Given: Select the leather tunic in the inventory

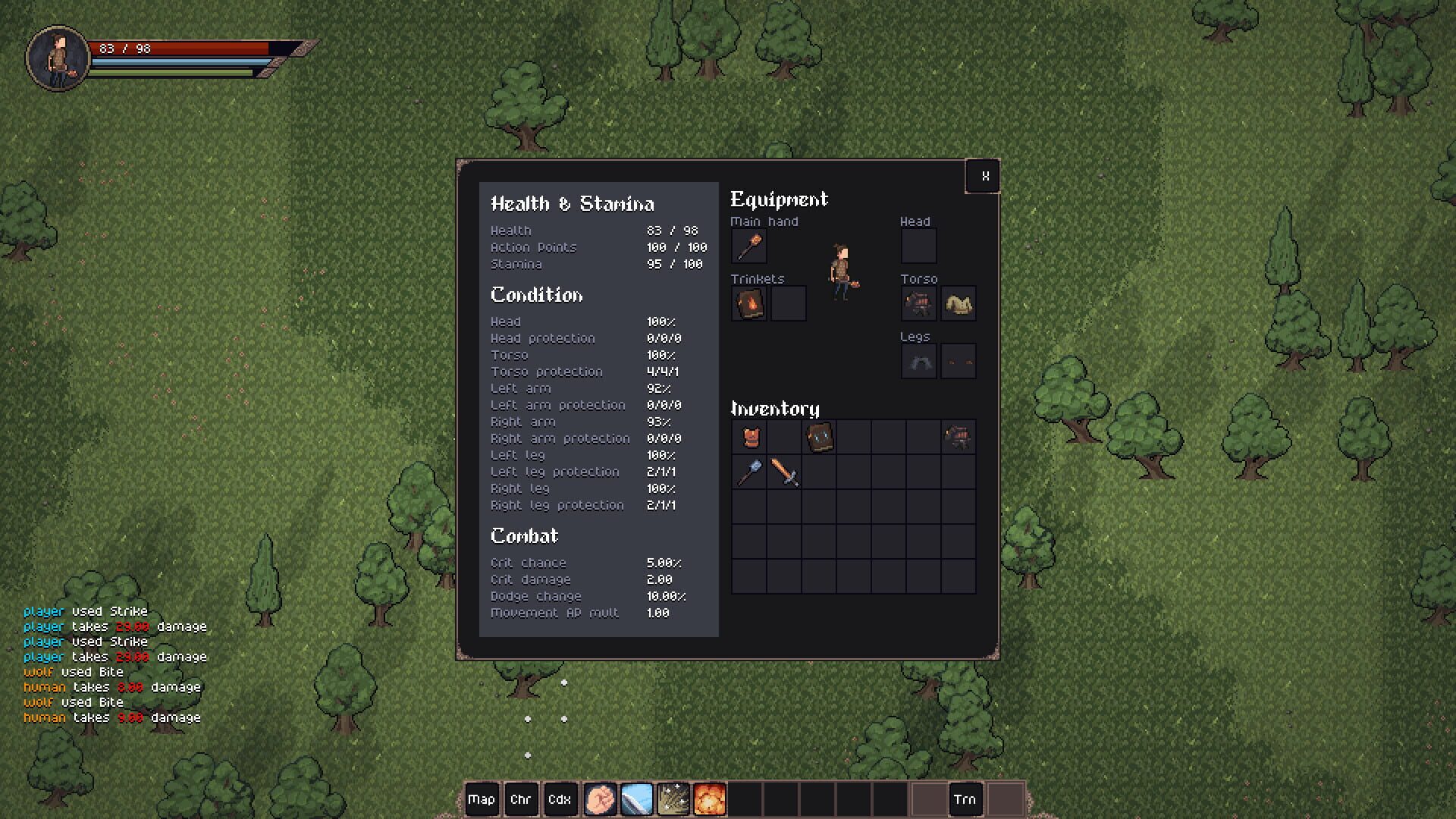Looking at the screenshot, I should (748, 438).
